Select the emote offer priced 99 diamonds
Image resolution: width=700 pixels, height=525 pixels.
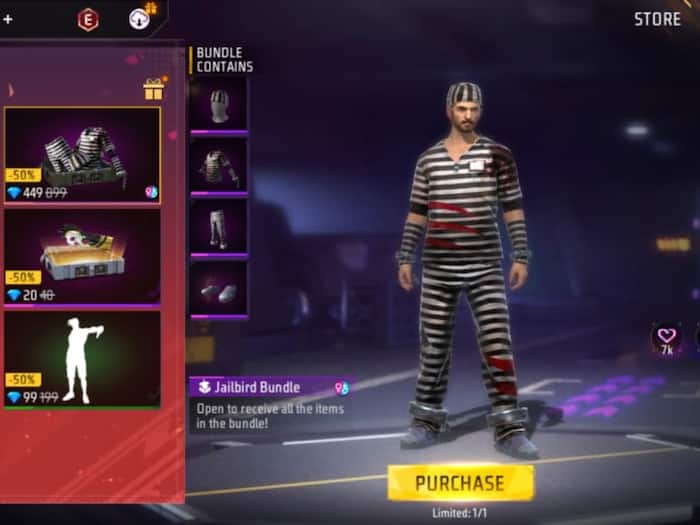[x=82, y=359]
